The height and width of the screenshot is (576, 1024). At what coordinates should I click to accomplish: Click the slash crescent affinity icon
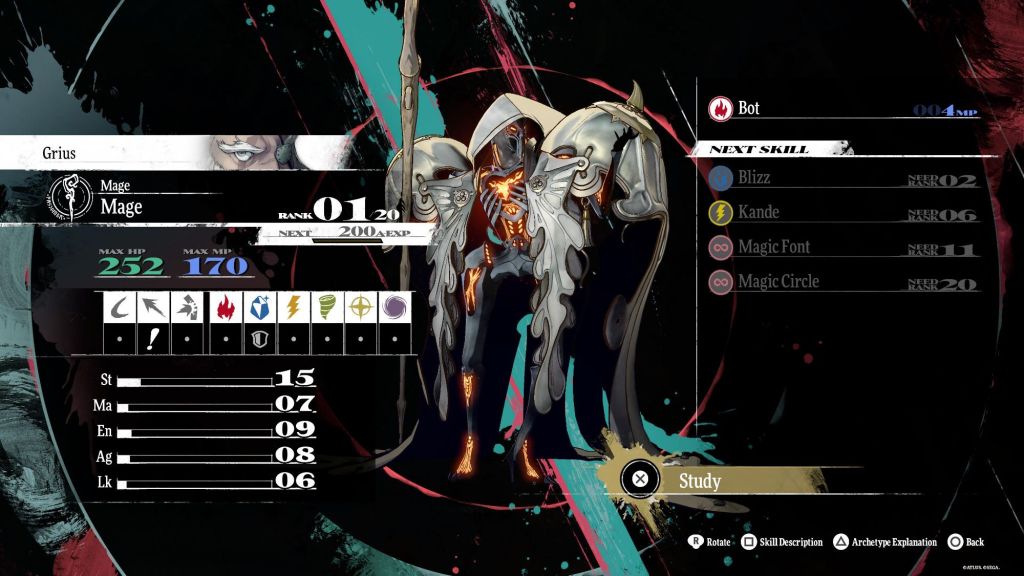pyautogui.click(x=119, y=307)
